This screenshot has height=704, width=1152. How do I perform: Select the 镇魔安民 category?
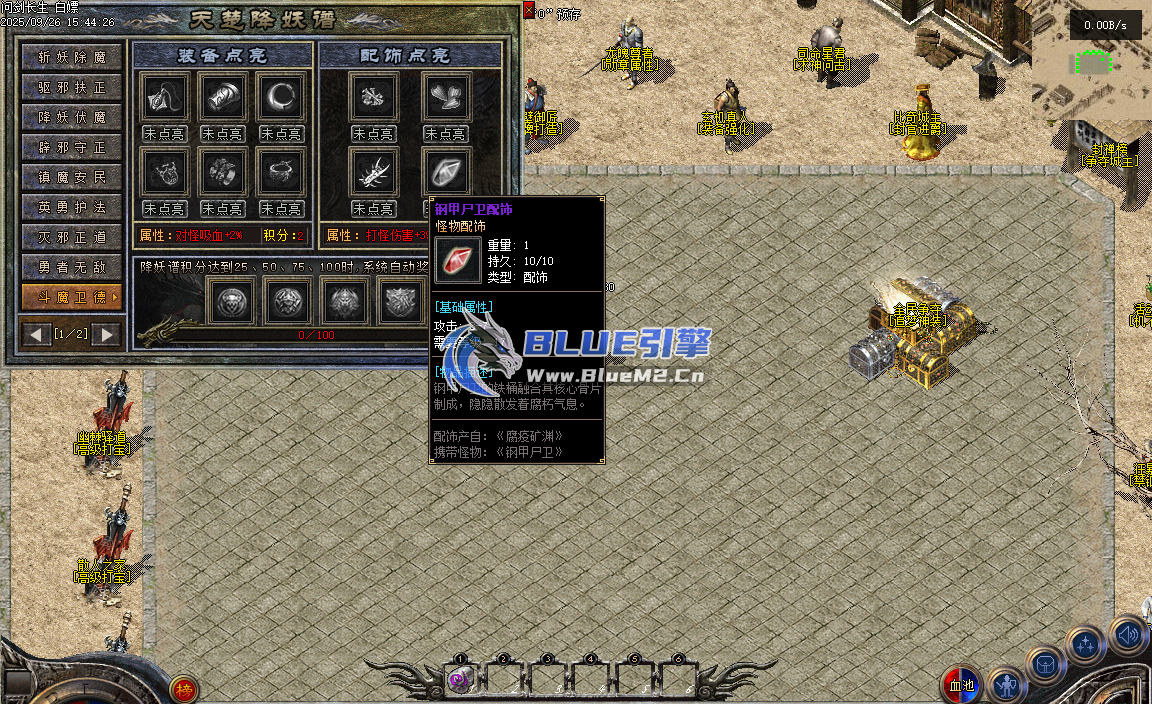tap(72, 178)
